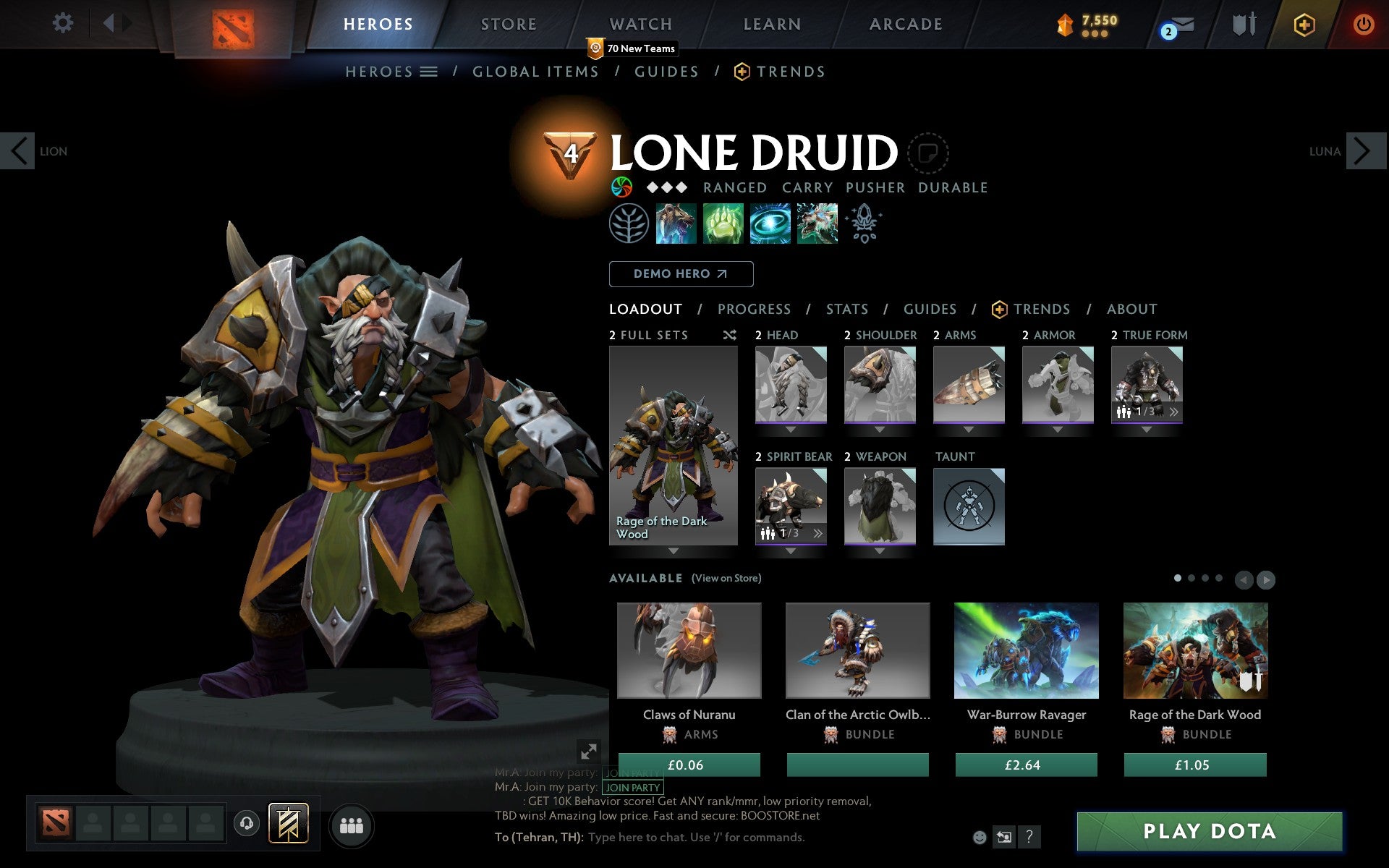Click the Spirit Link paw ability icon
The height and width of the screenshot is (868, 1389).
[723, 224]
